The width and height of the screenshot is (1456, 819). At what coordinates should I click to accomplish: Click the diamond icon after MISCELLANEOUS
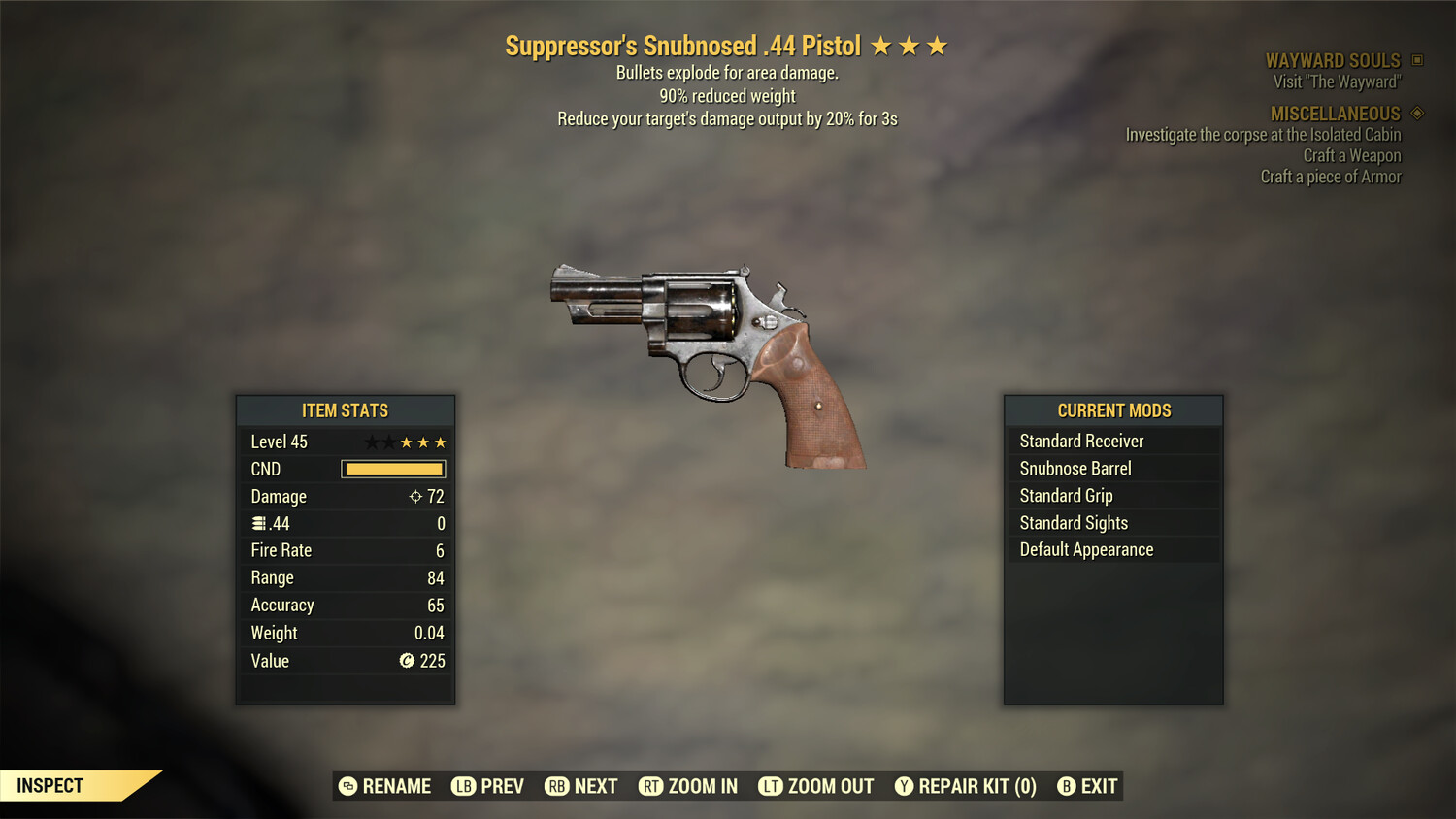pyautogui.click(x=1416, y=113)
